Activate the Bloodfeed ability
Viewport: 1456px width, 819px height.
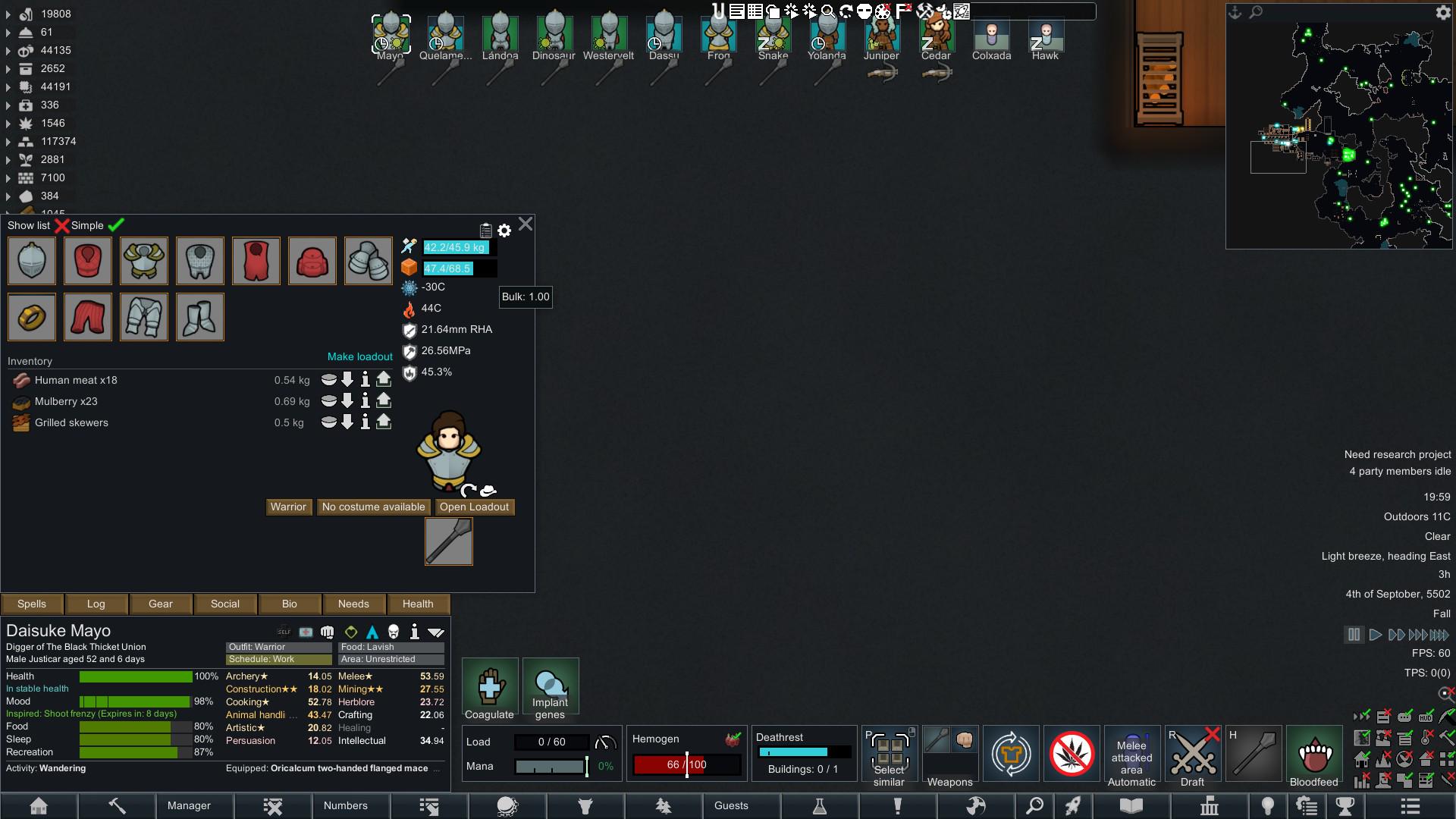coord(1314,753)
